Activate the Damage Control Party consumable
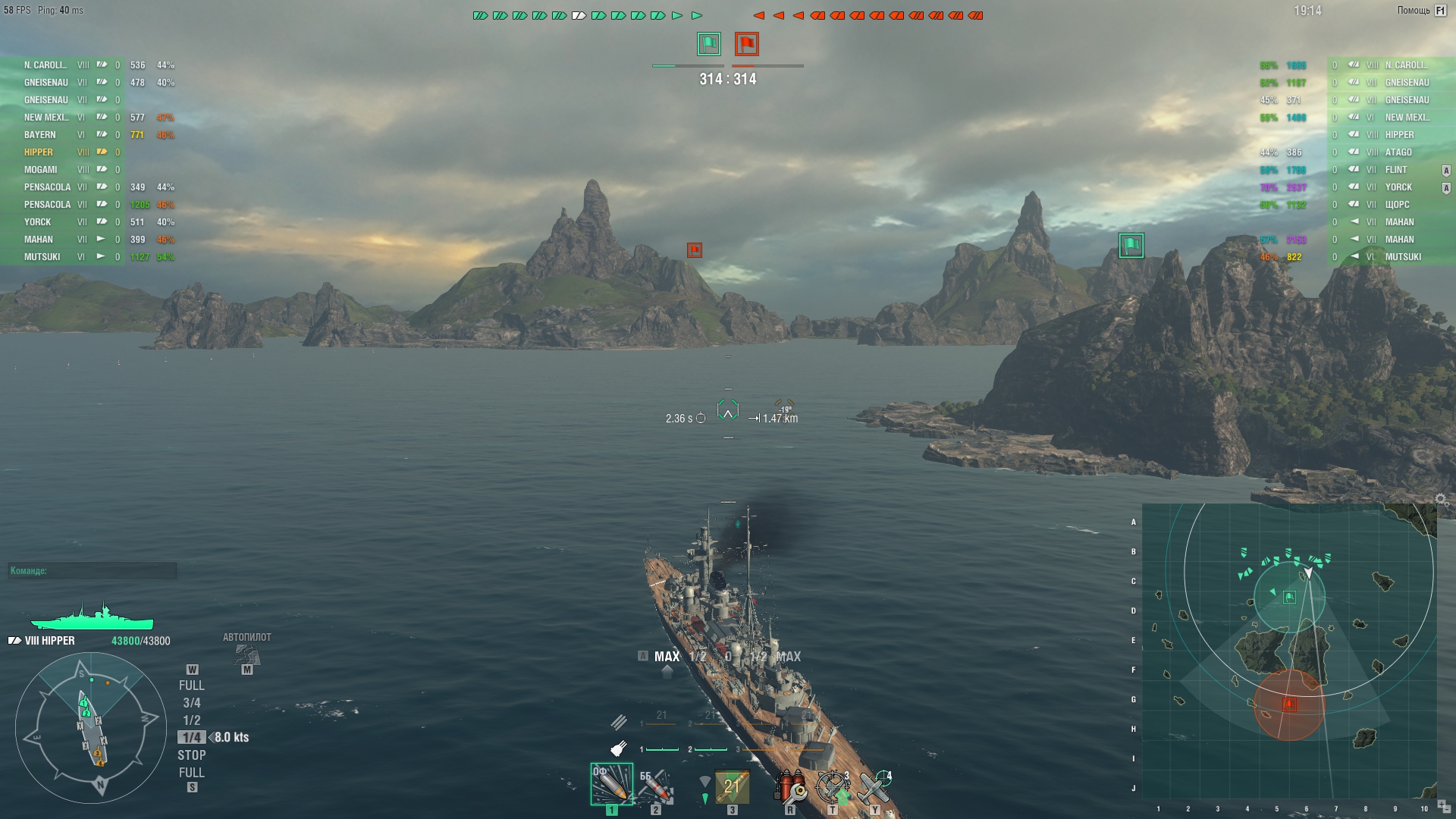 pyautogui.click(x=789, y=786)
